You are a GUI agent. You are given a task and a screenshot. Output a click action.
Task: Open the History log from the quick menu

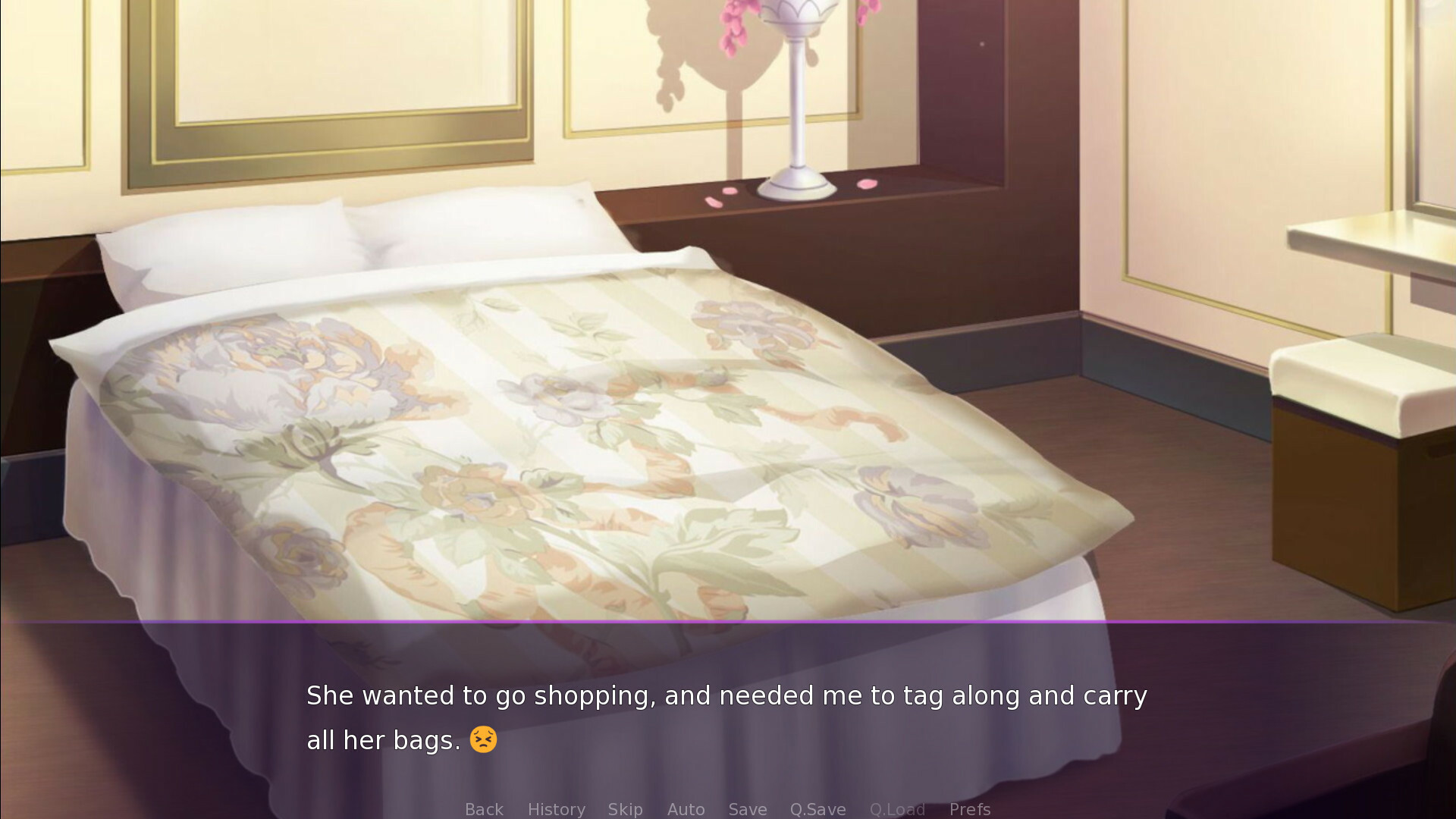(x=556, y=809)
